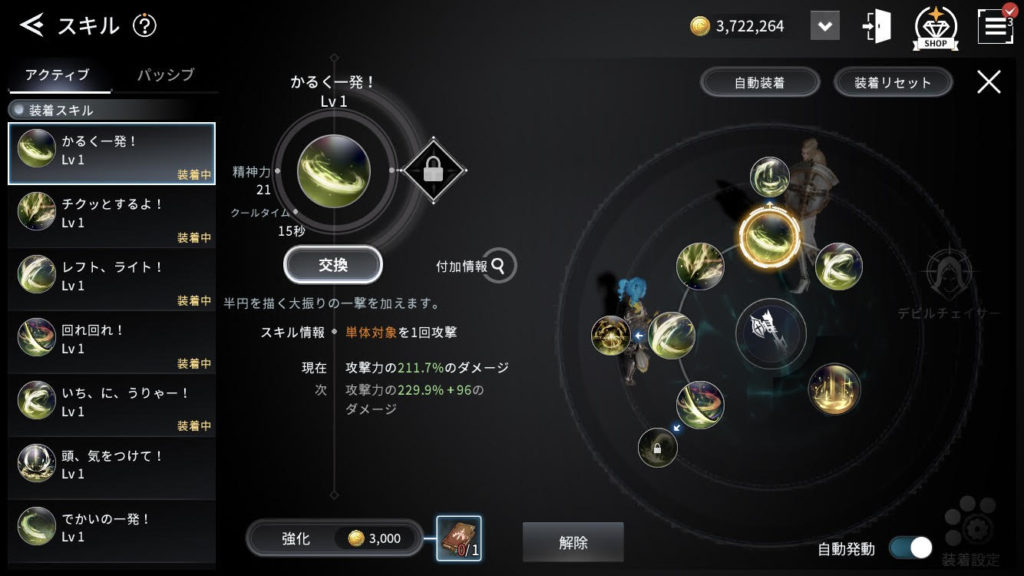Choose the レフト、ライト! skill row
The width and height of the screenshot is (1024, 576).
pyautogui.click(x=111, y=279)
